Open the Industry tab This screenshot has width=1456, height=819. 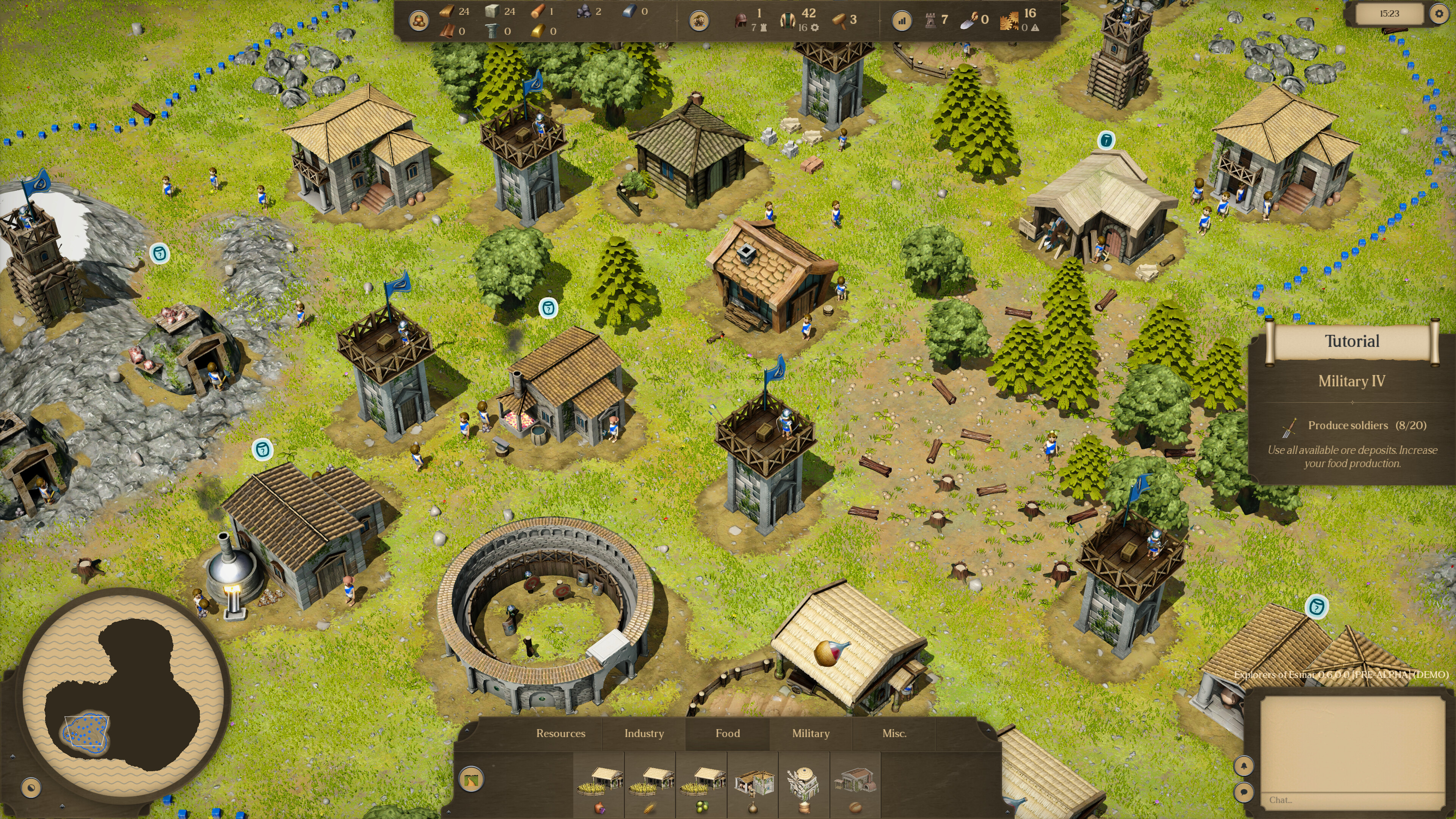(x=644, y=733)
